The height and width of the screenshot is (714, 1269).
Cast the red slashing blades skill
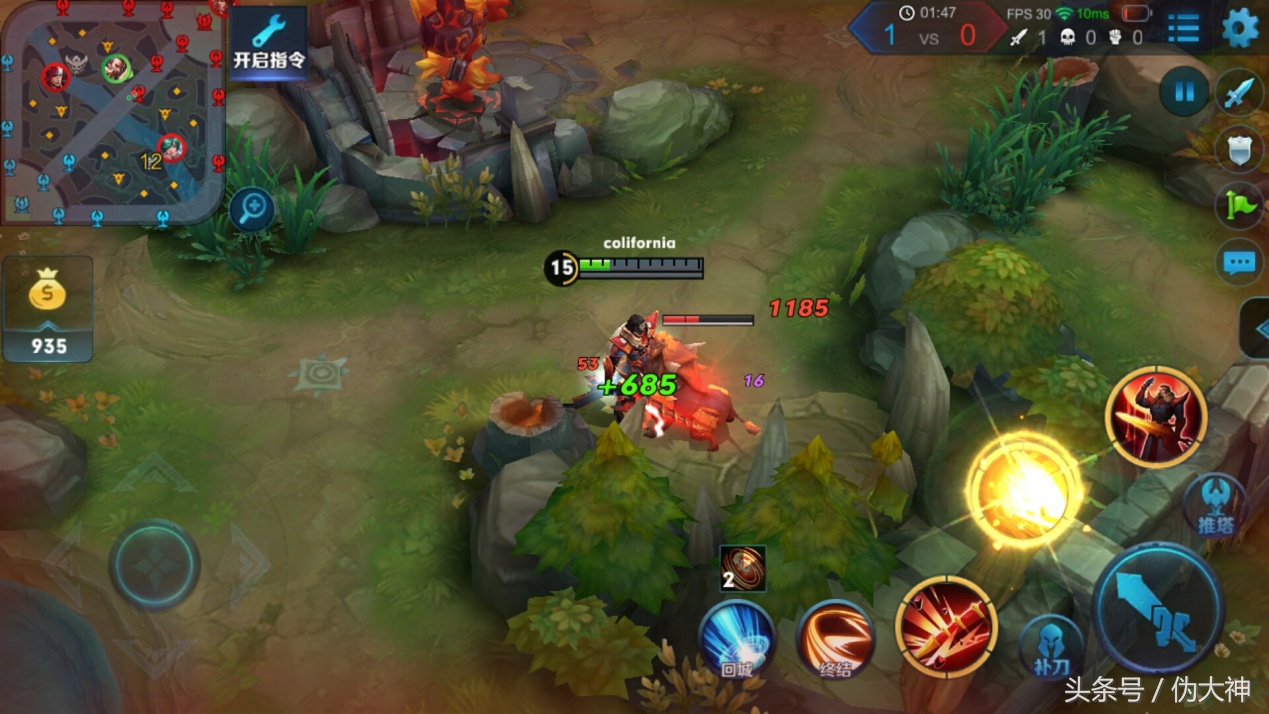click(946, 625)
